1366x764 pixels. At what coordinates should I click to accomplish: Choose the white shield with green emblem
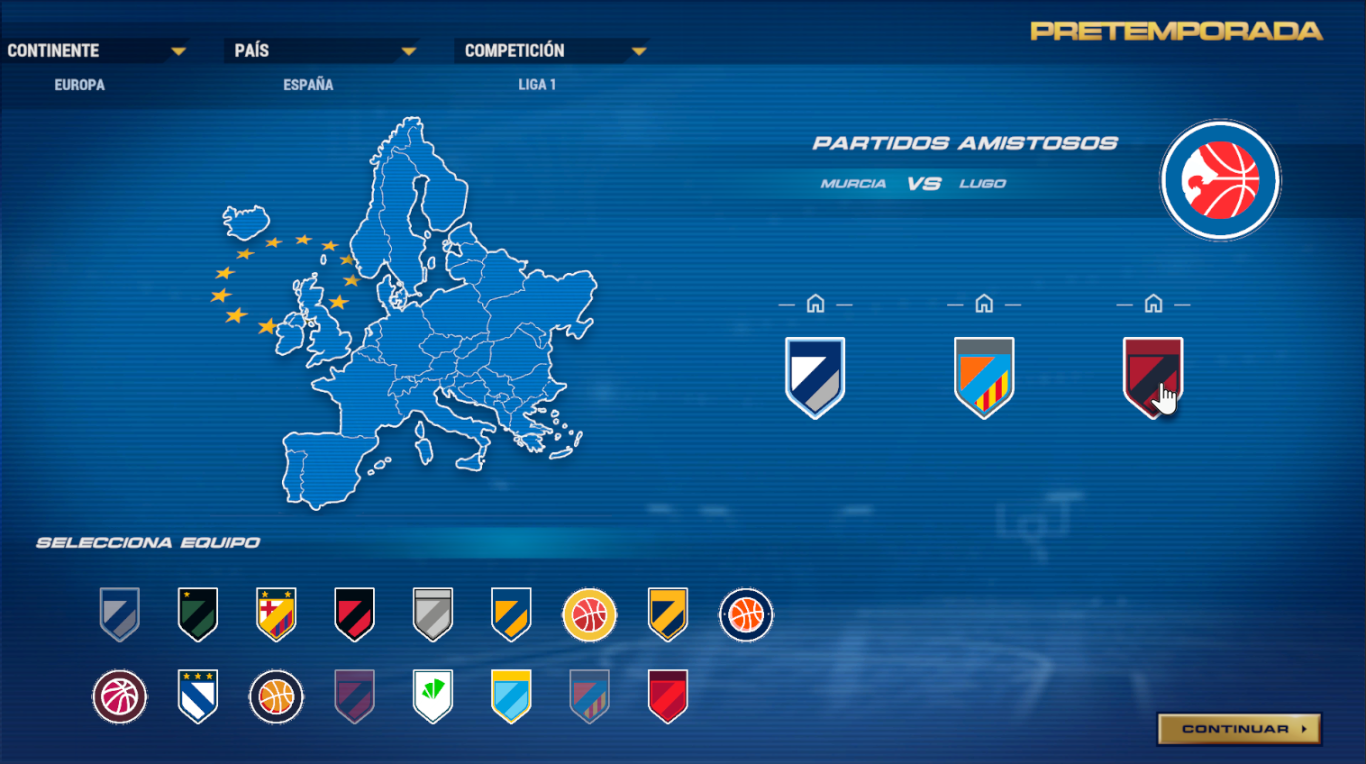pos(433,696)
